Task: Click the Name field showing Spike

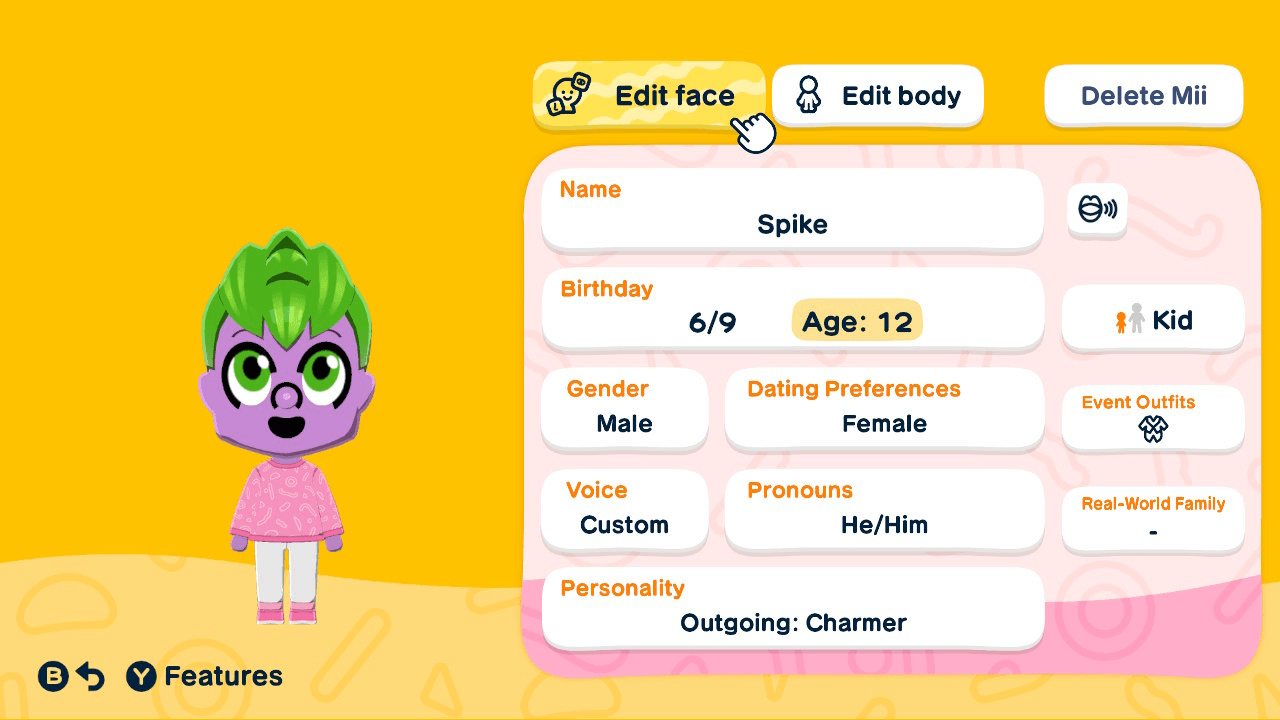Action: 792,210
